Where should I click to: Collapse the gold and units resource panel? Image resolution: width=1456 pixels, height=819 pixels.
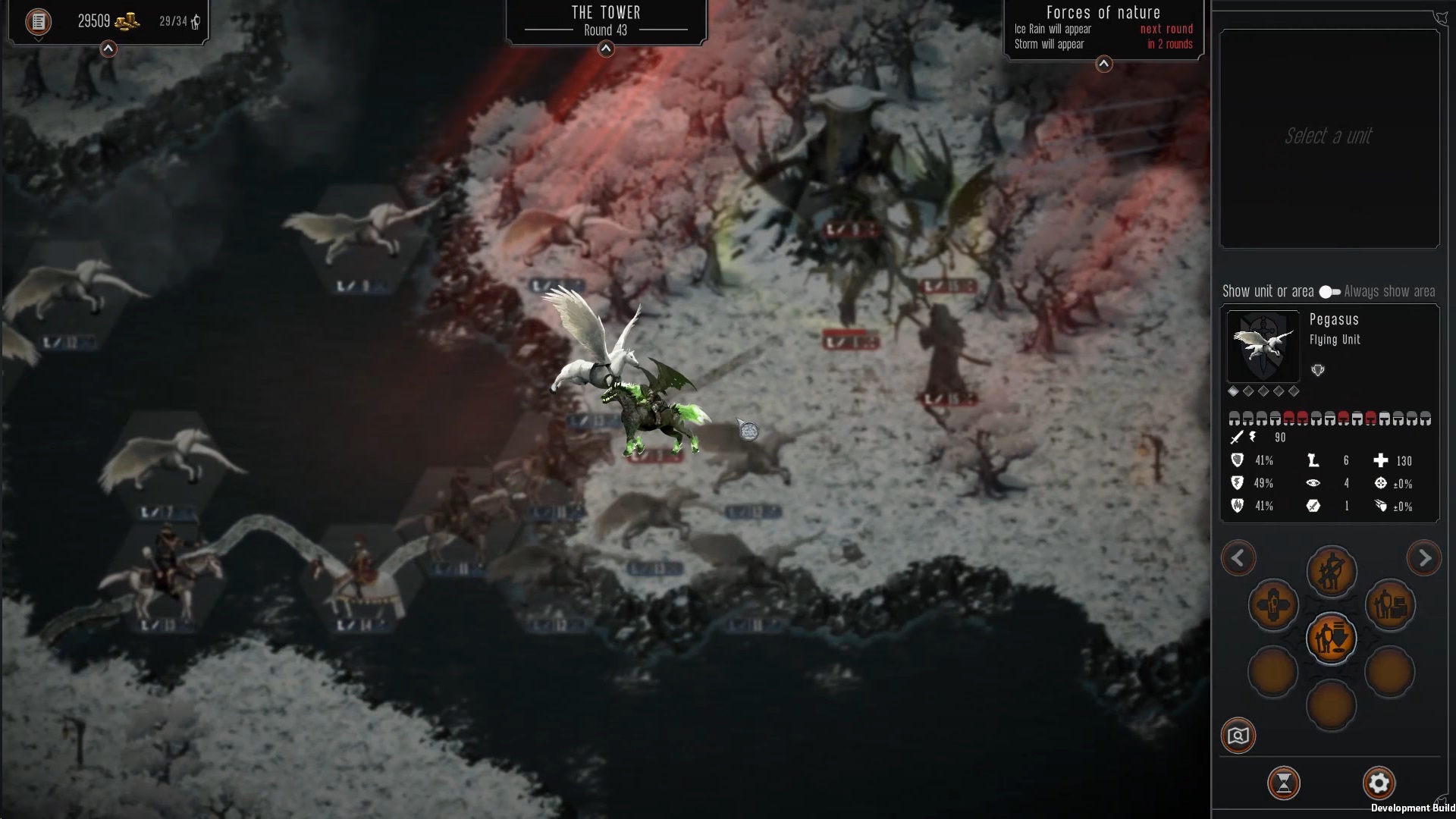click(x=108, y=49)
